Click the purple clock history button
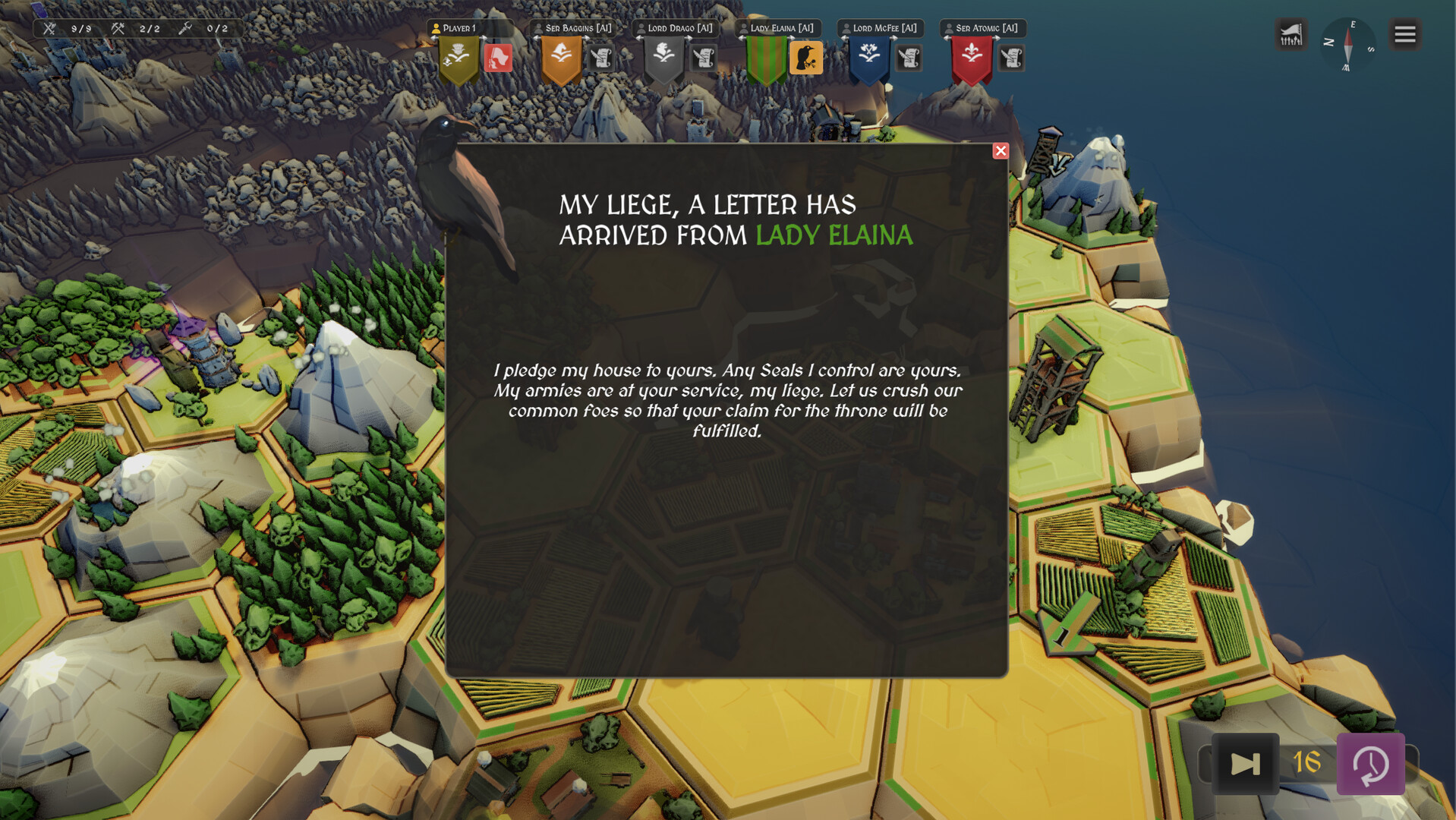The height and width of the screenshot is (820, 1456). [1370, 764]
